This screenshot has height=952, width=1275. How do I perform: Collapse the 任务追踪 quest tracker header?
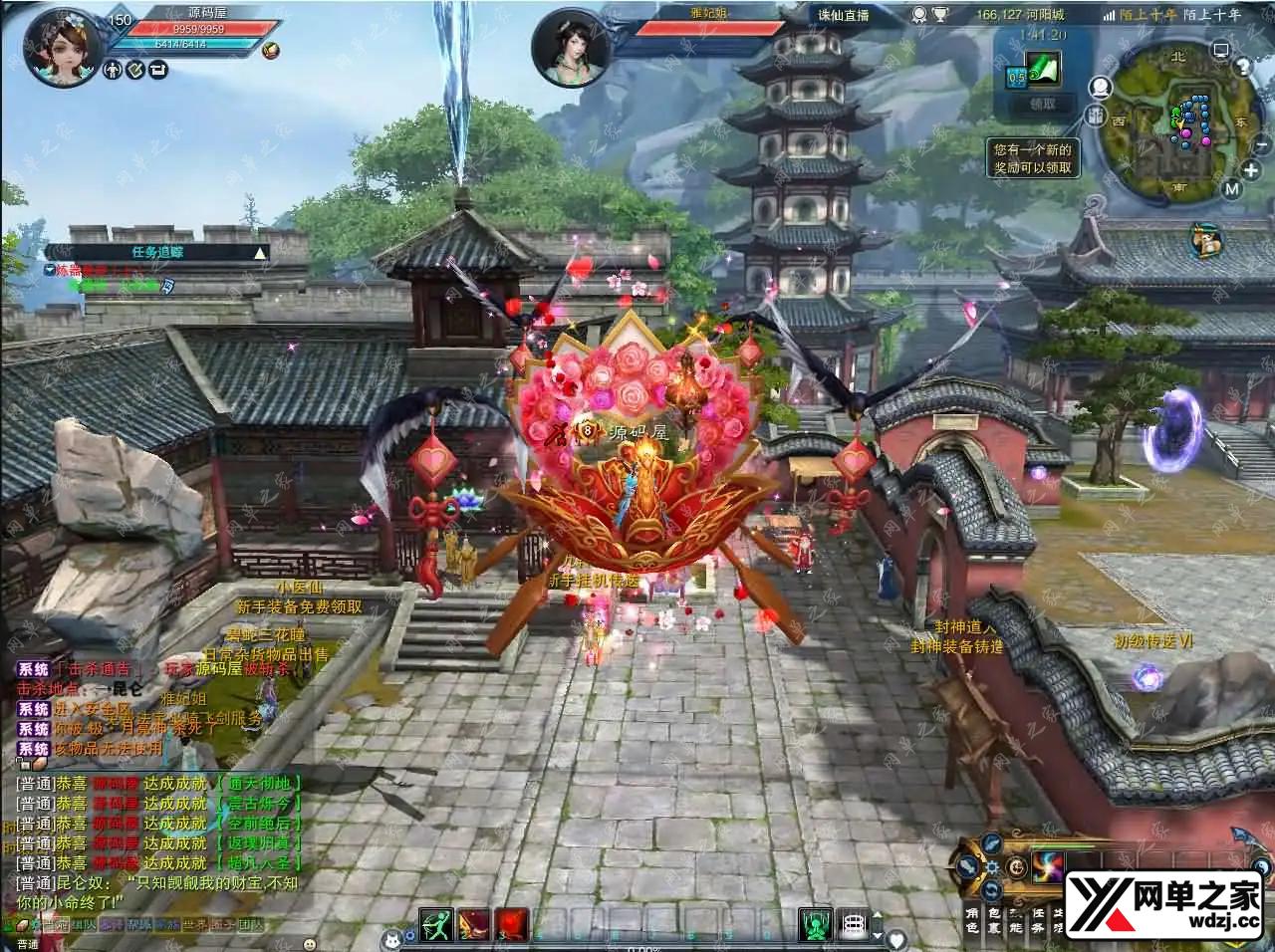tap(260, 253)
